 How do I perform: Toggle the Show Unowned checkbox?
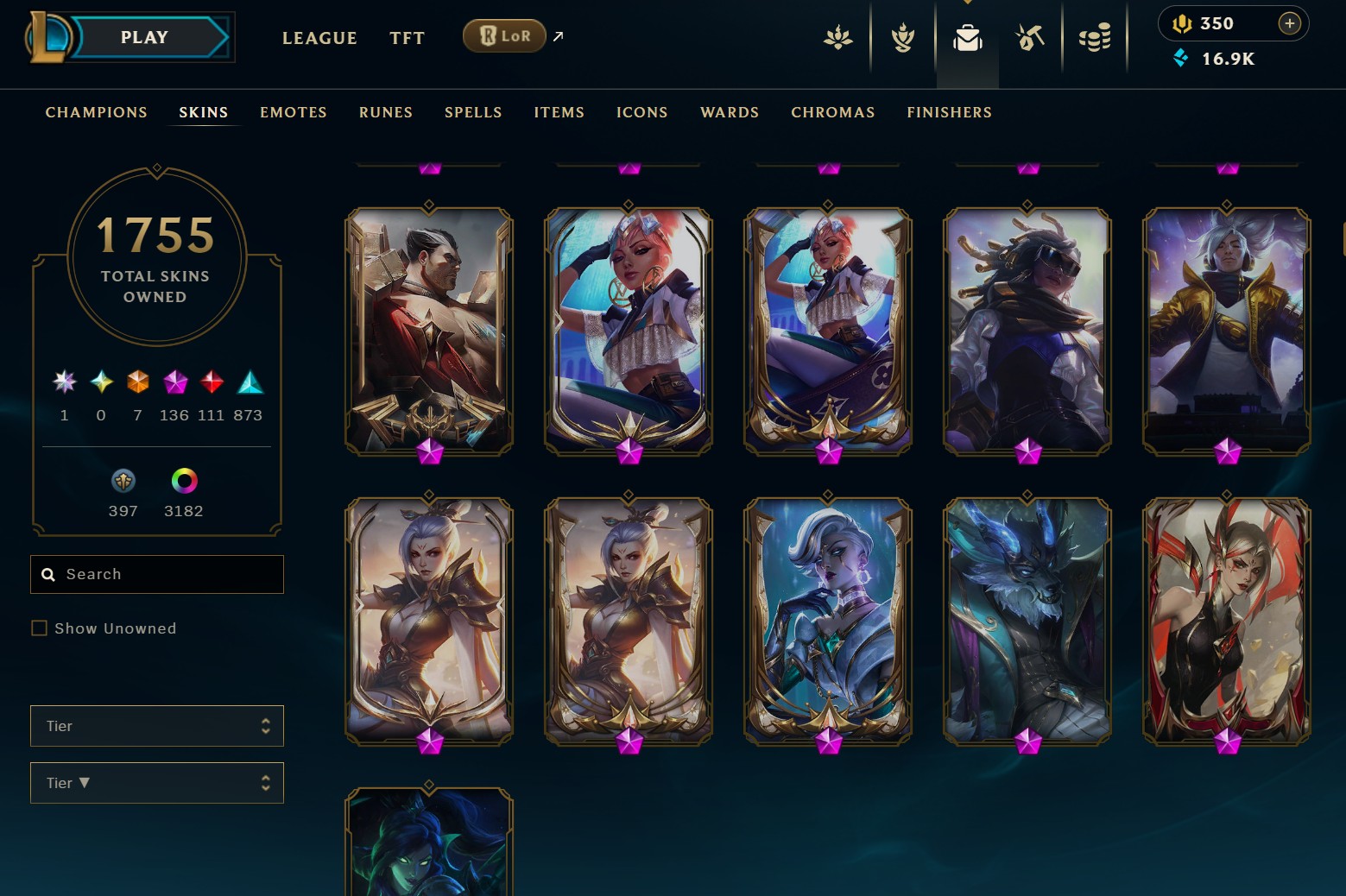click(x=40, y=628)
